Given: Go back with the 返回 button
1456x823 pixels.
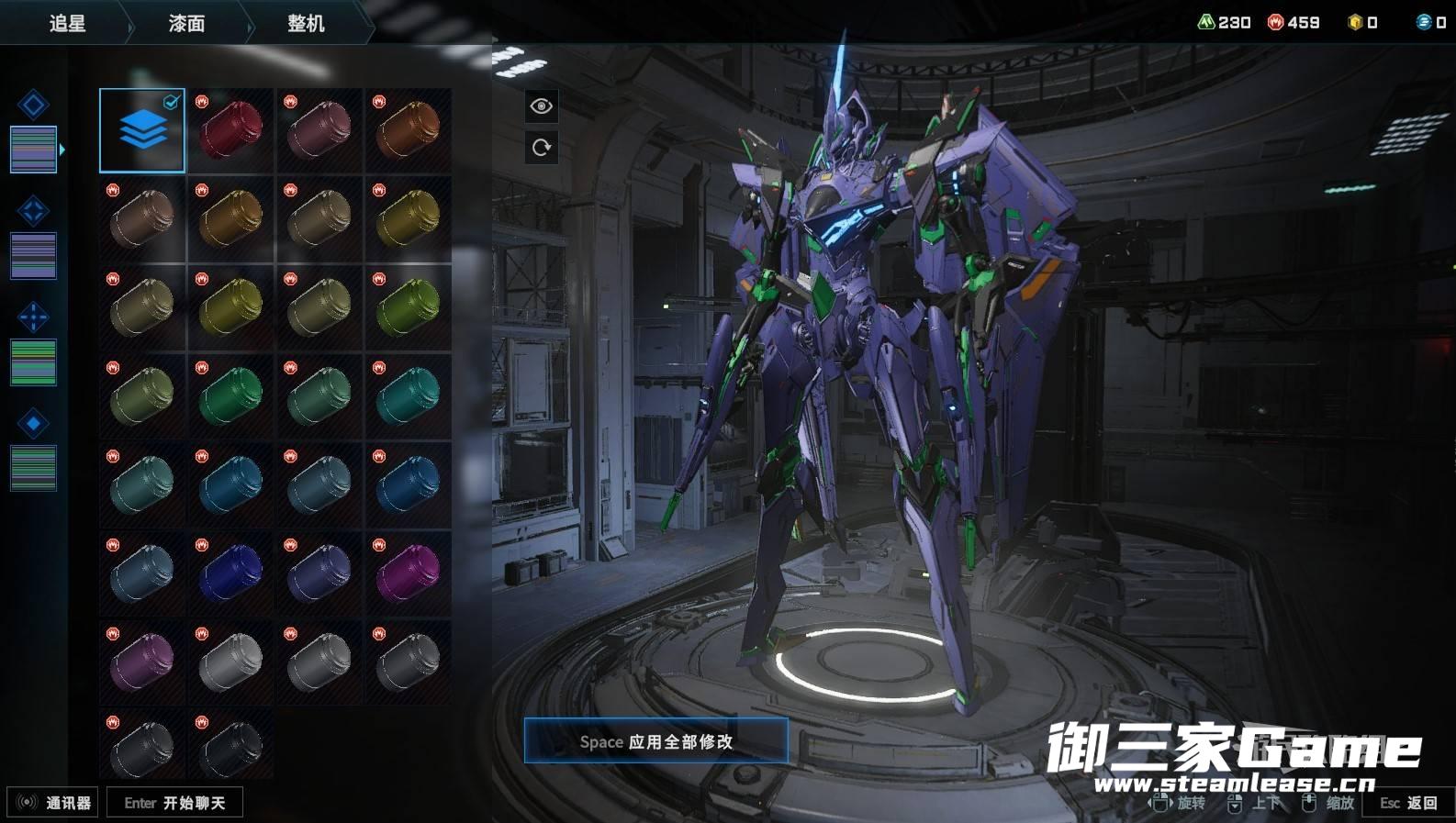Looking at the screenshot, I should pos(1409,803).
